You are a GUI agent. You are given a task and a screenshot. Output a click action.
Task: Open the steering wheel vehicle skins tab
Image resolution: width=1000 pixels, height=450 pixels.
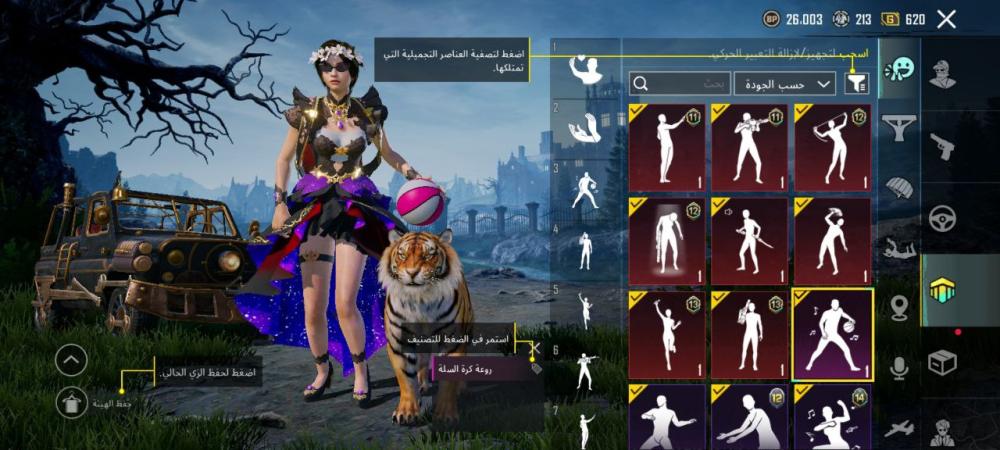coord(942,218)
